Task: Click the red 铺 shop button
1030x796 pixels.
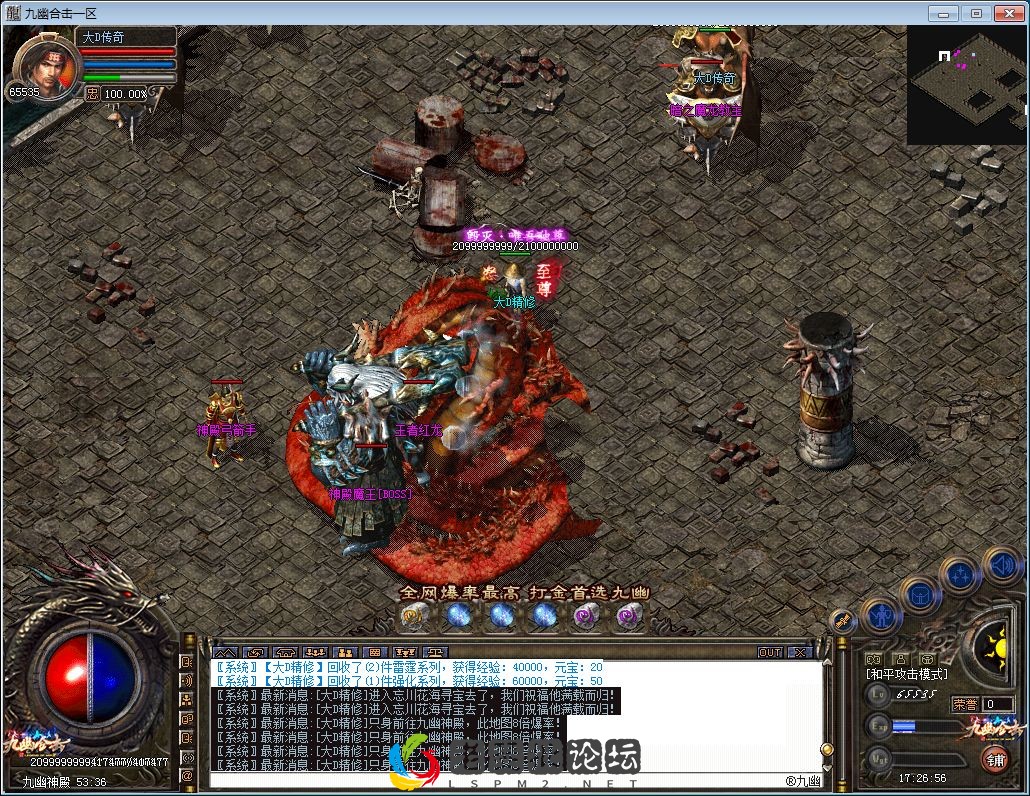Action: tap(996, 758)
